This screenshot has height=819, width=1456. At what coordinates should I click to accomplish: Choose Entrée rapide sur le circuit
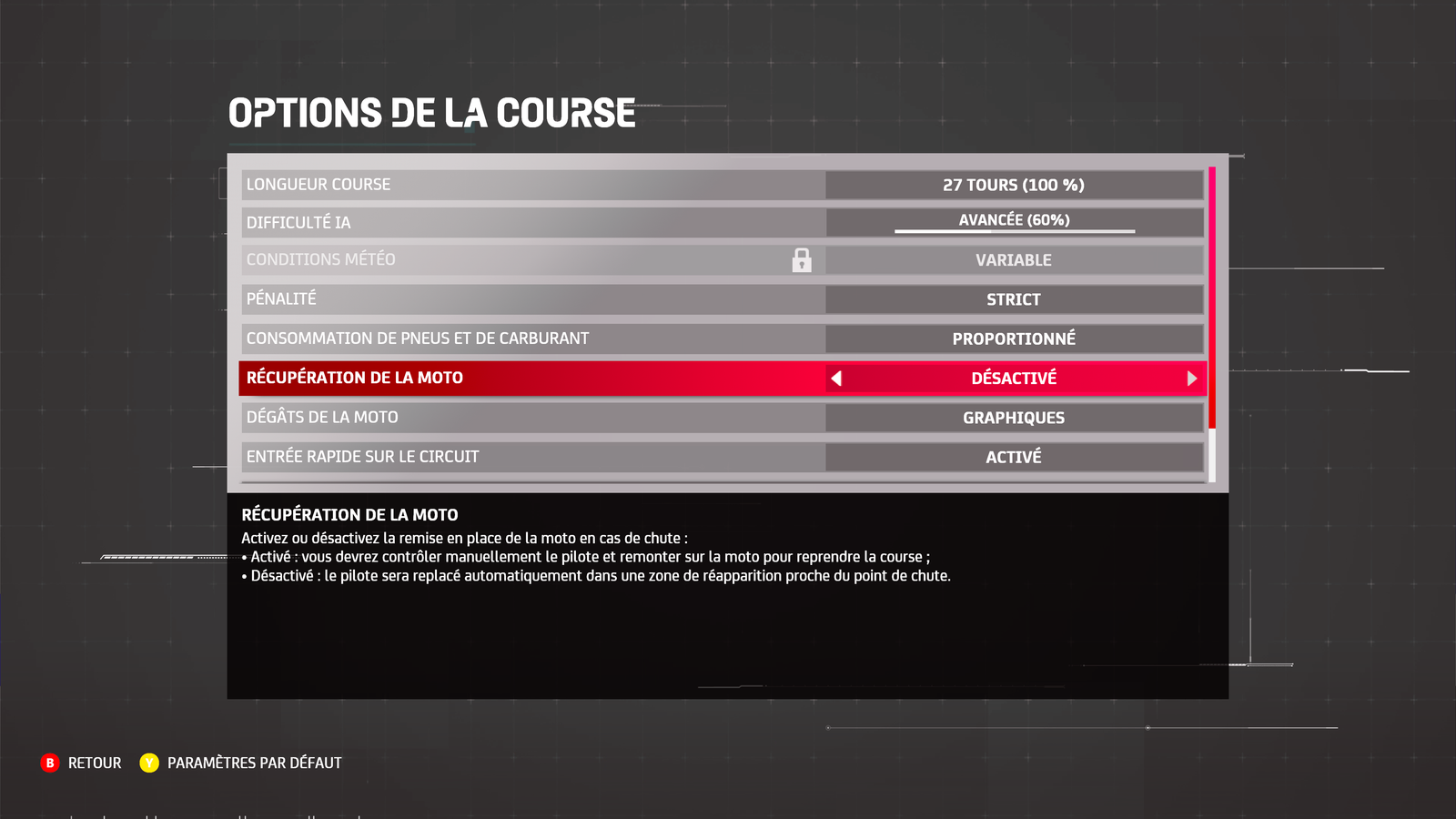point(533,457)
